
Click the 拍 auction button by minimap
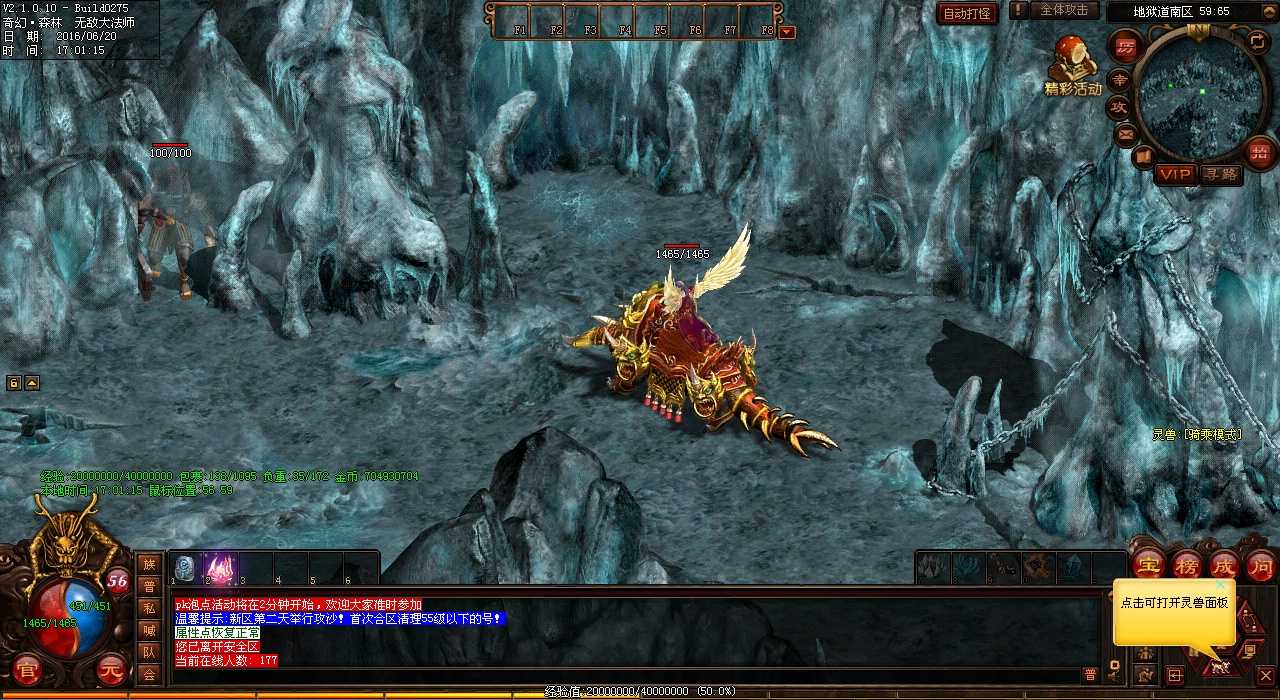coord(1259,152)
